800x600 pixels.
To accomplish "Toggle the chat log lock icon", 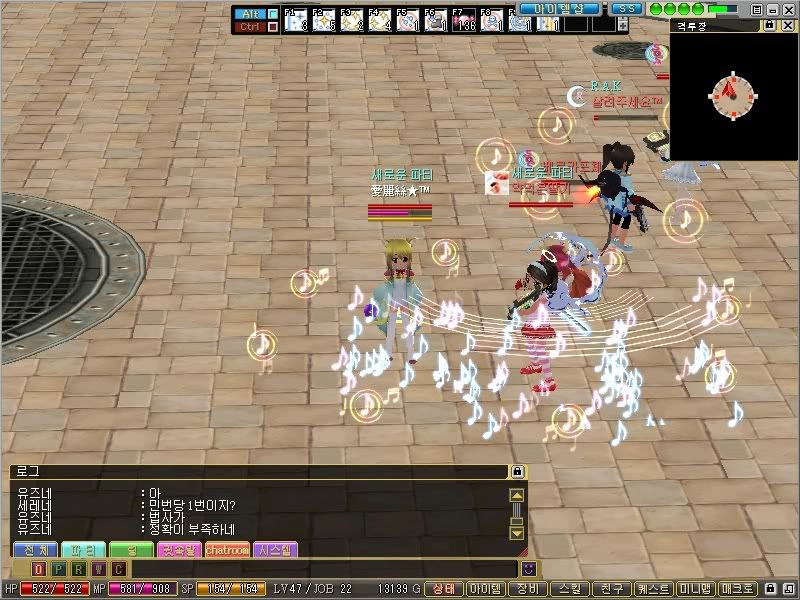I will [x=517, y=471].
